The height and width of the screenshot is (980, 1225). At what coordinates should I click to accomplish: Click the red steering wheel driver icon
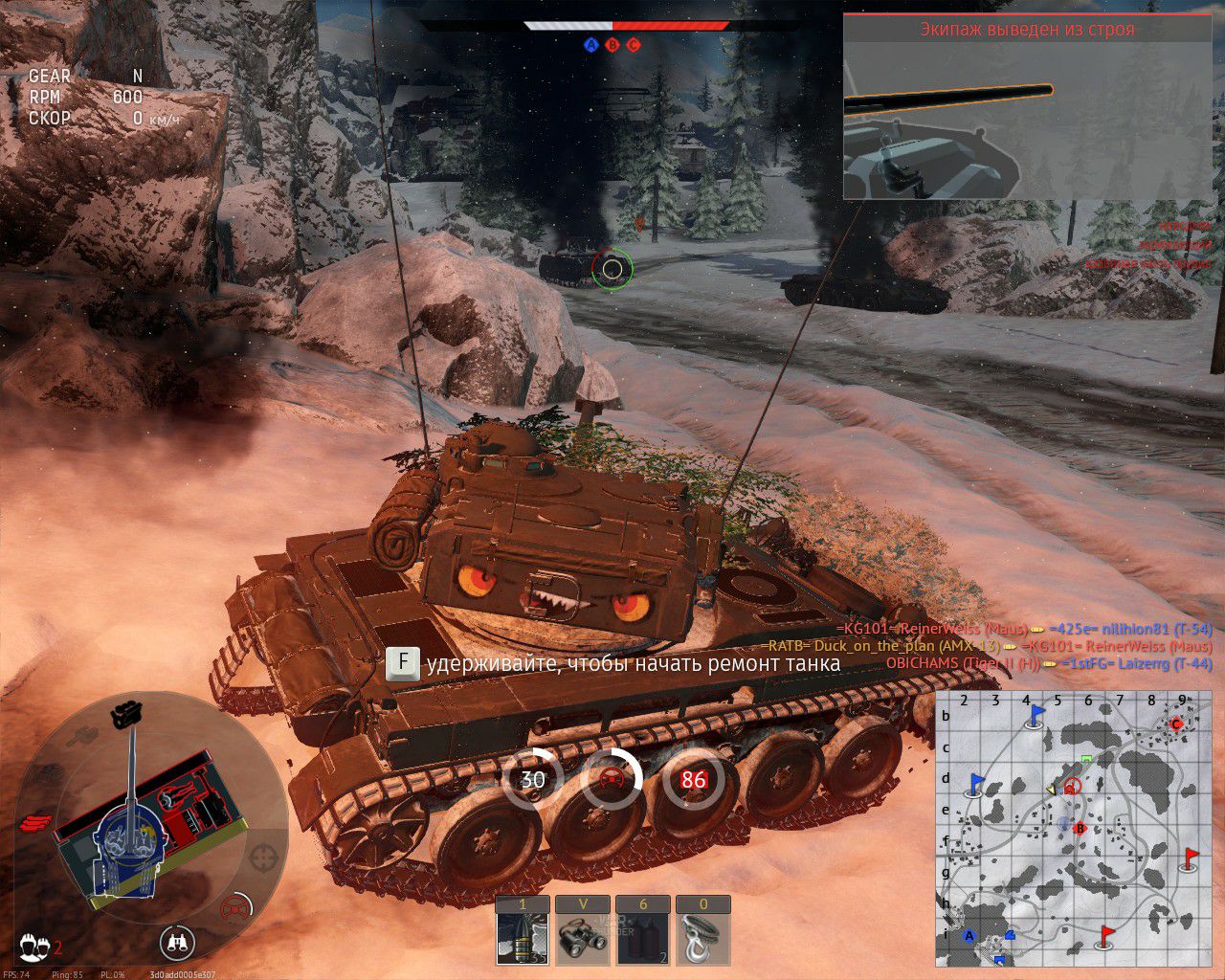(x=234, y=907)
